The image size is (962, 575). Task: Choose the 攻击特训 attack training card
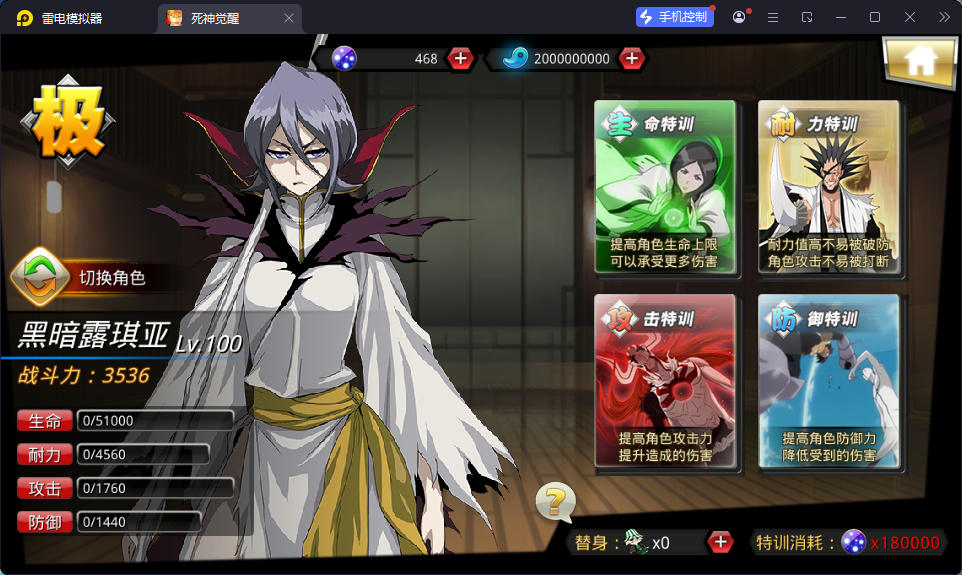click(665, 381)
